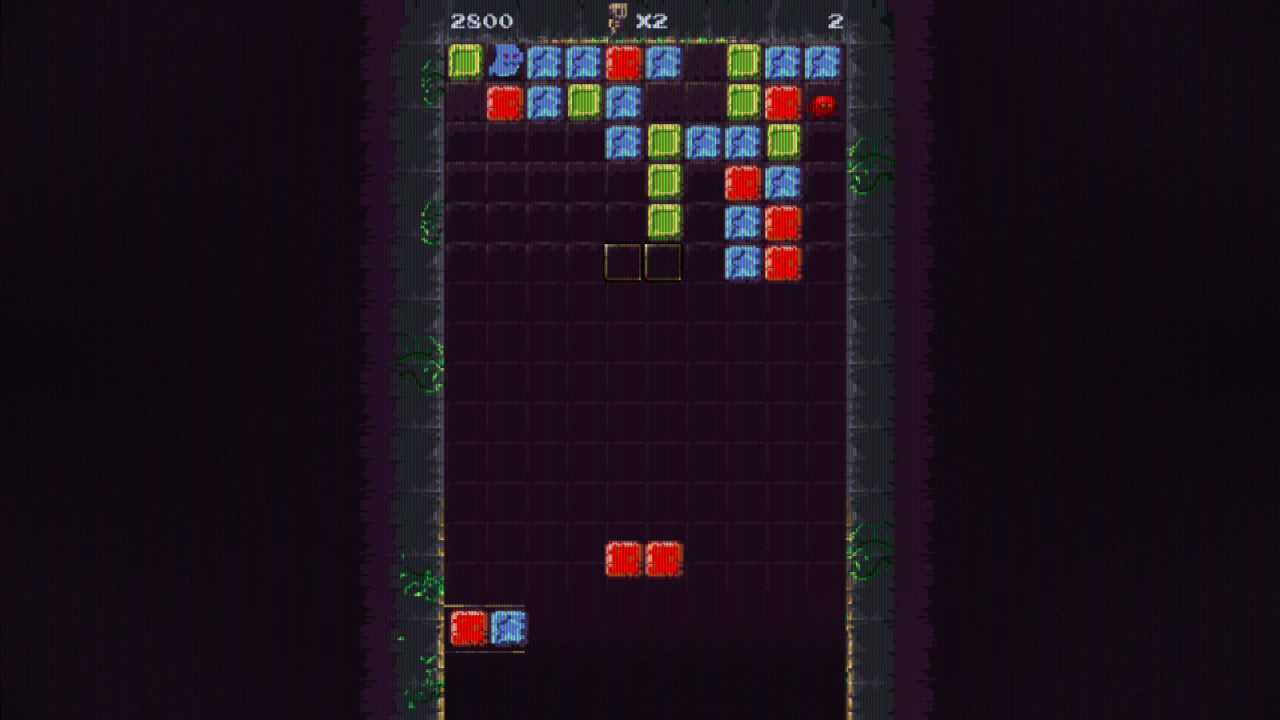Select the blue block beside top-center red block
Screen dimensions: 1280x720
pyautogui.click(x=662, y=61)
